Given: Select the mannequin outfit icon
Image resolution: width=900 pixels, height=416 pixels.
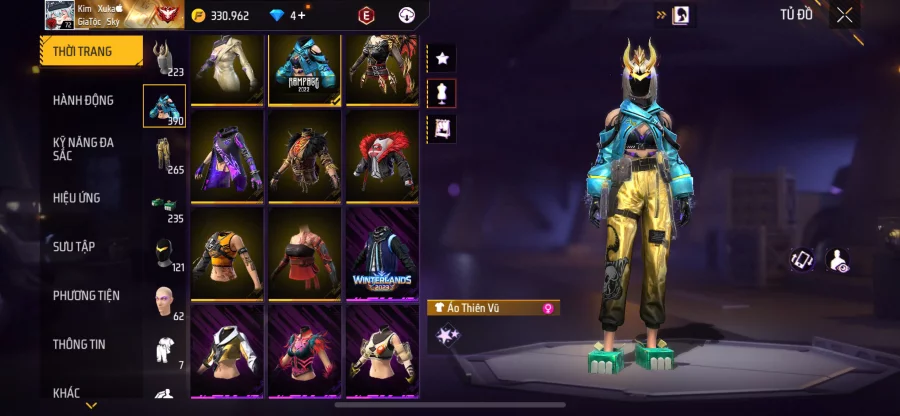Looking at the screenshot, I should 441,93.
